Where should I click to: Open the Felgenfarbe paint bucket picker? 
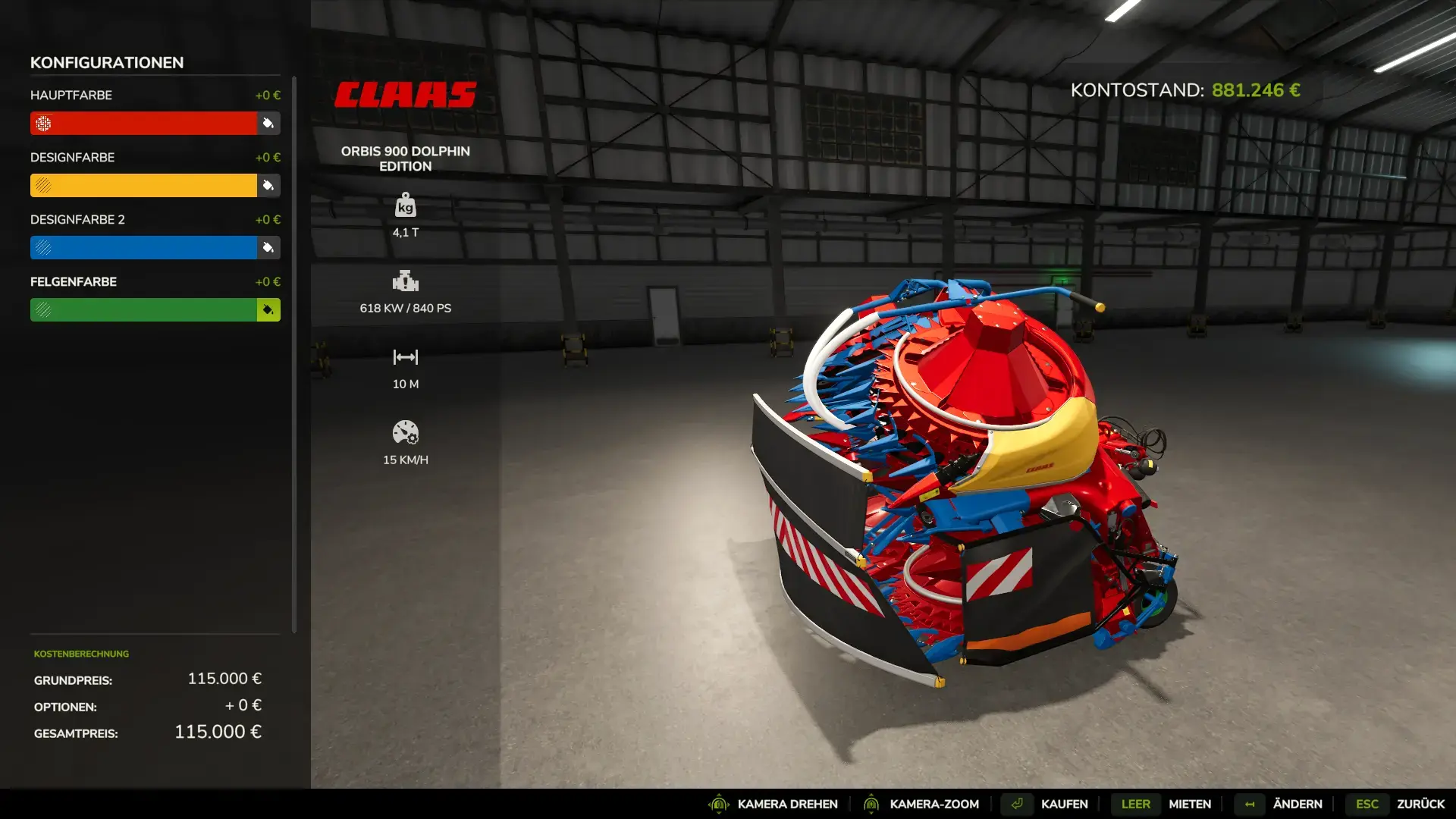pyautogui.click(x=268, y=309)
